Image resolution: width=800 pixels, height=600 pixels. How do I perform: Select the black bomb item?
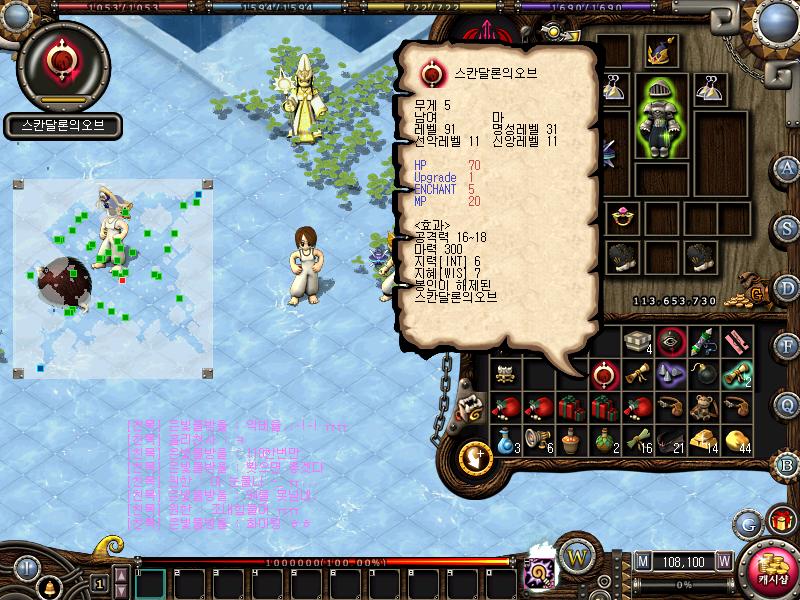click(x=709, y=375)
